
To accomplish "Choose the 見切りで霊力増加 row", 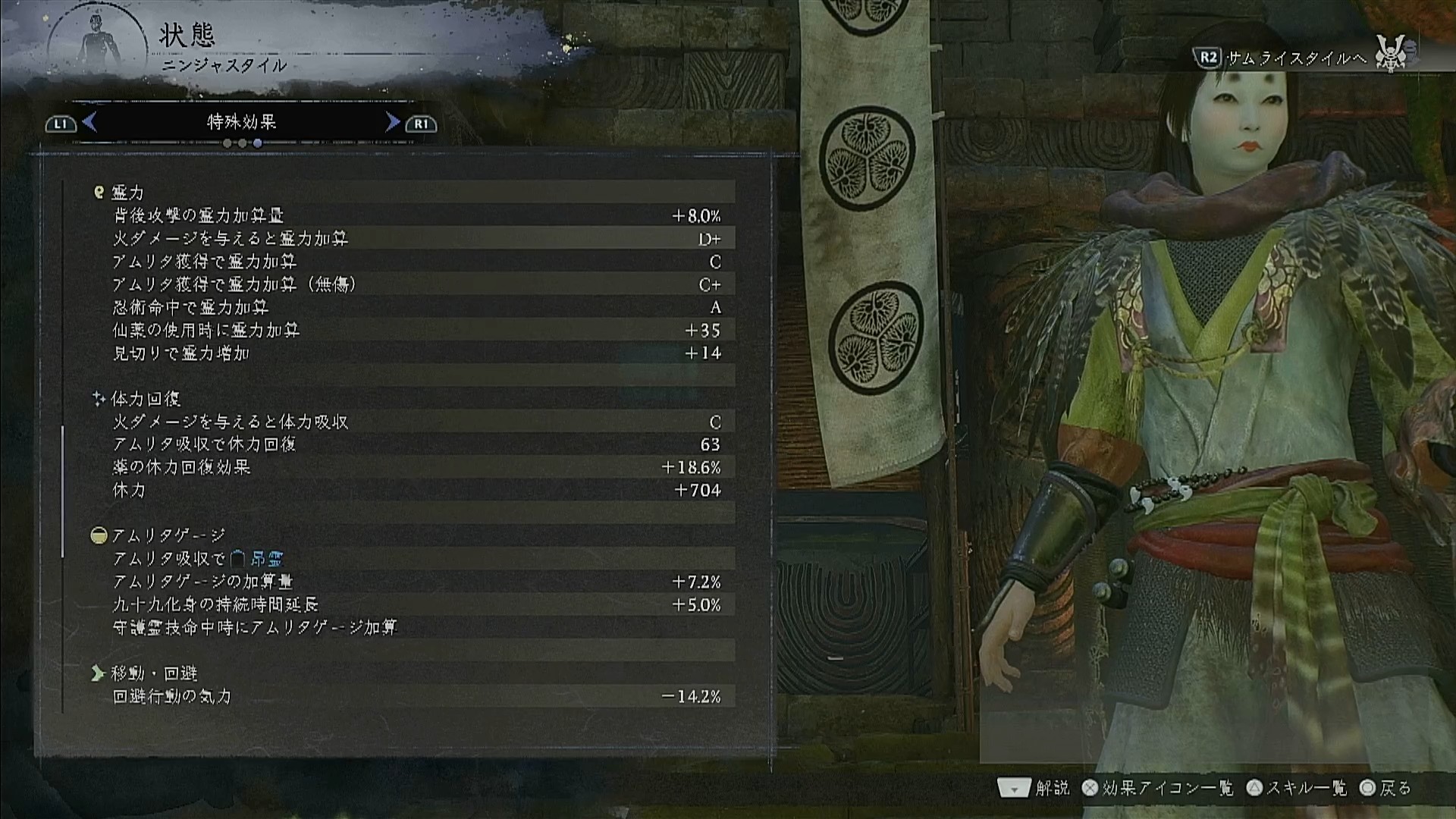I will pyautogui.click(x=416, y=353).
